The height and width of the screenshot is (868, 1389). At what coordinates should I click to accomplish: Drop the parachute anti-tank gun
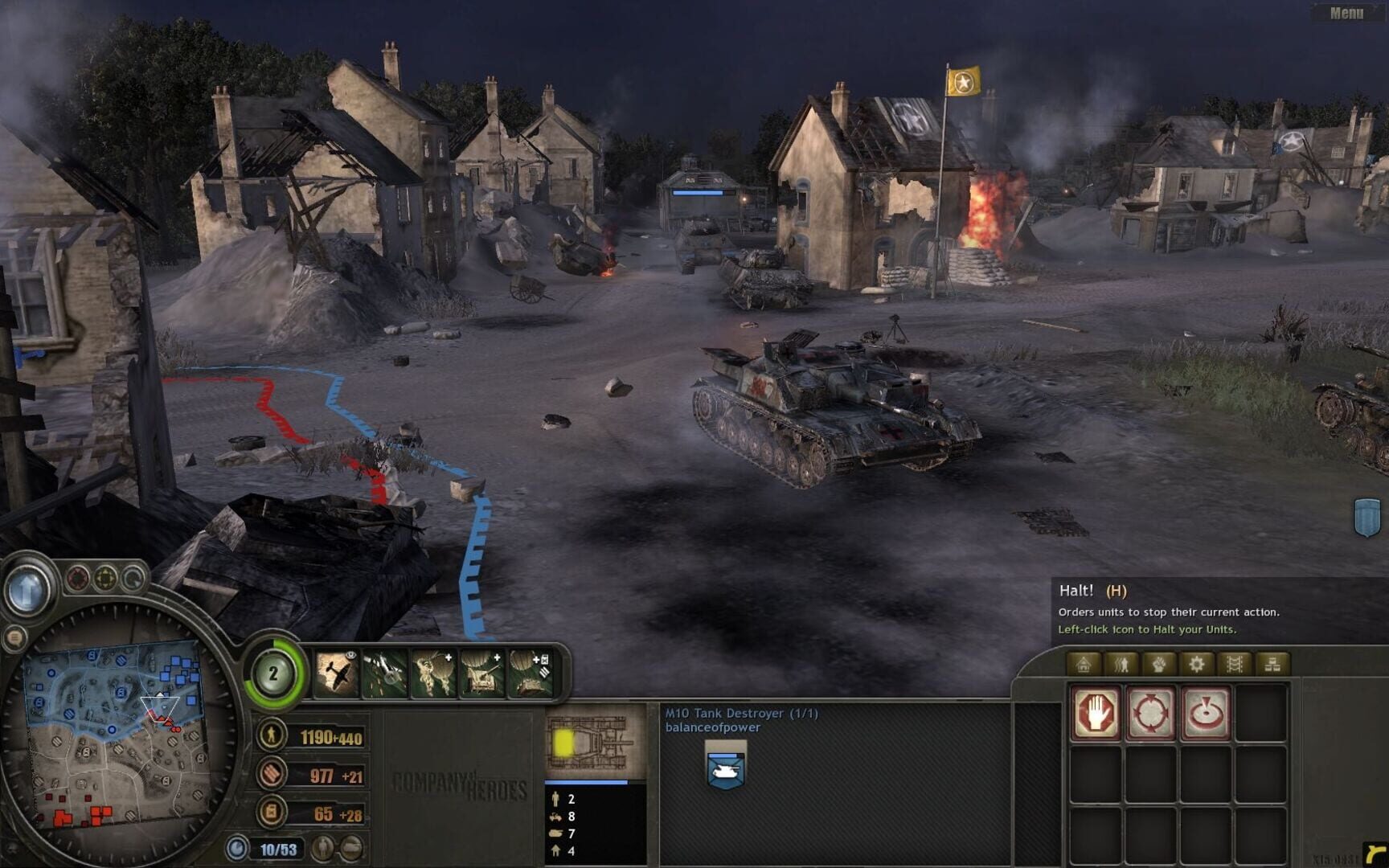pos(481,674)
